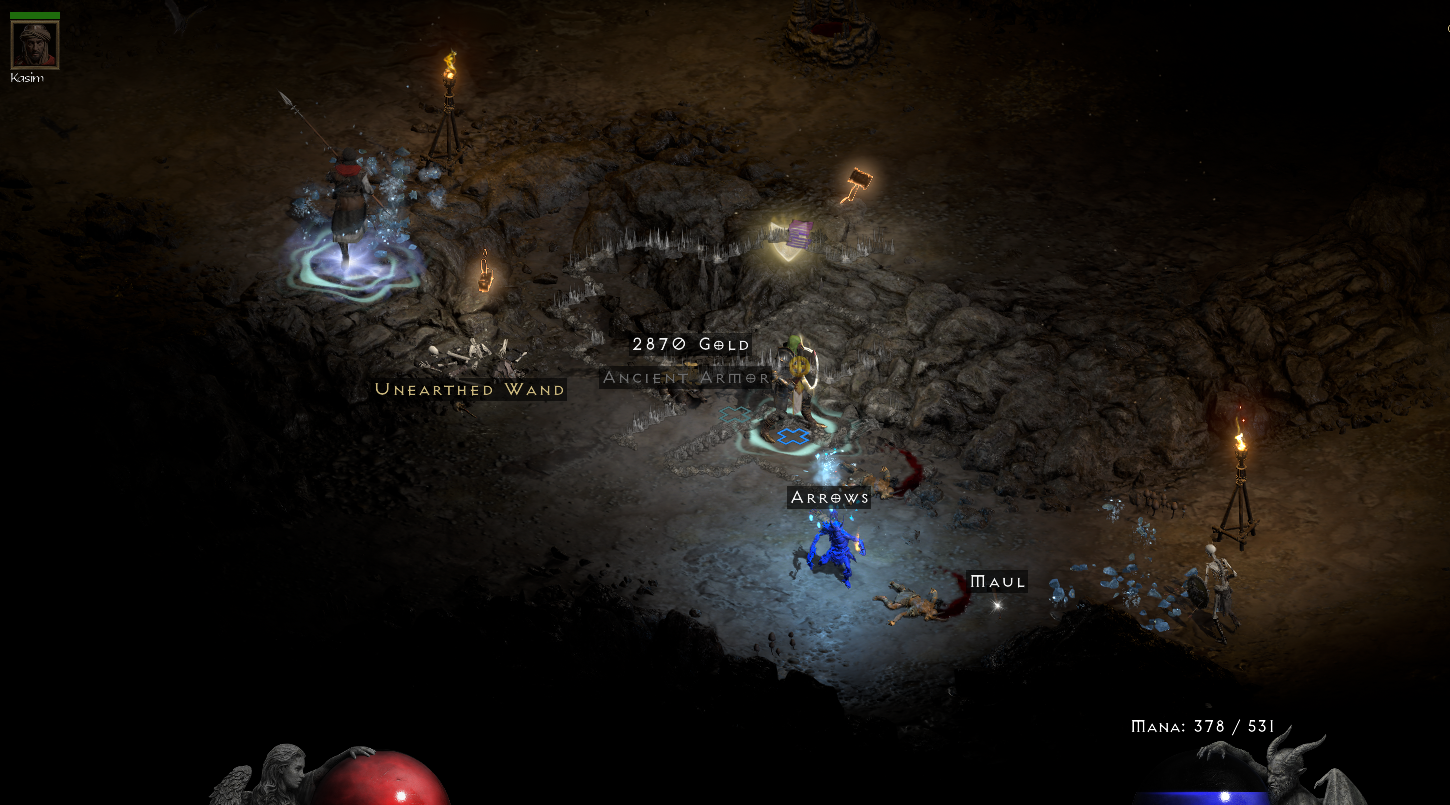The height and width of the screenshot is (805, 1450).
Task: Pick up the Unearthed Wand
Action: [469, 389]
